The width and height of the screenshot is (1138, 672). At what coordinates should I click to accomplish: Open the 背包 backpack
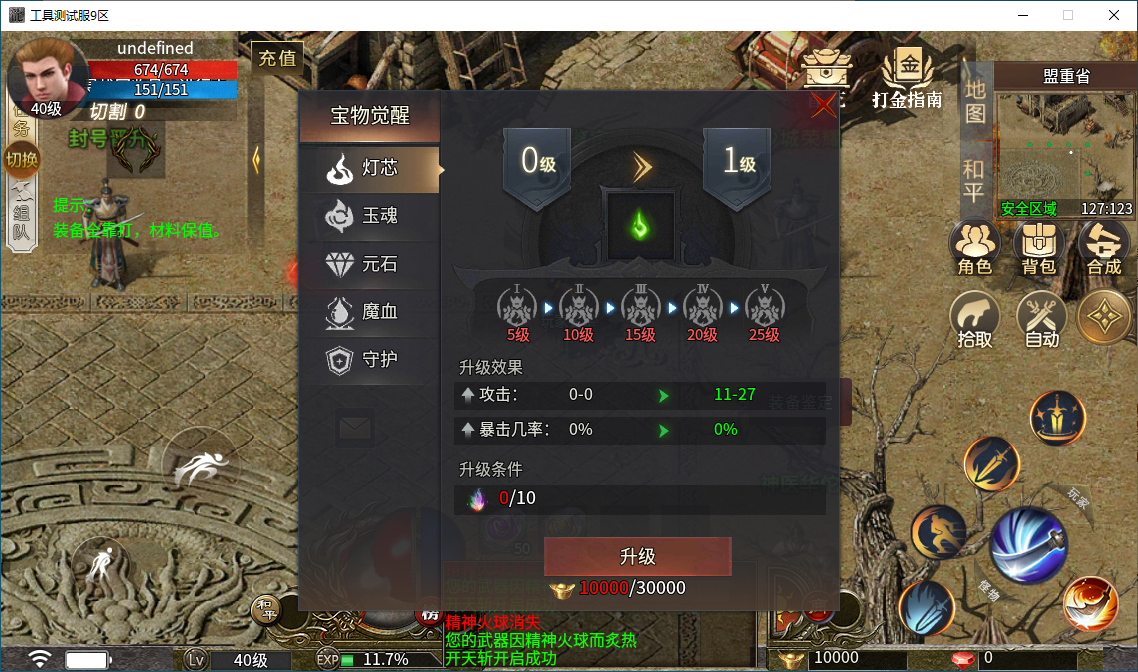[1038, 248]
